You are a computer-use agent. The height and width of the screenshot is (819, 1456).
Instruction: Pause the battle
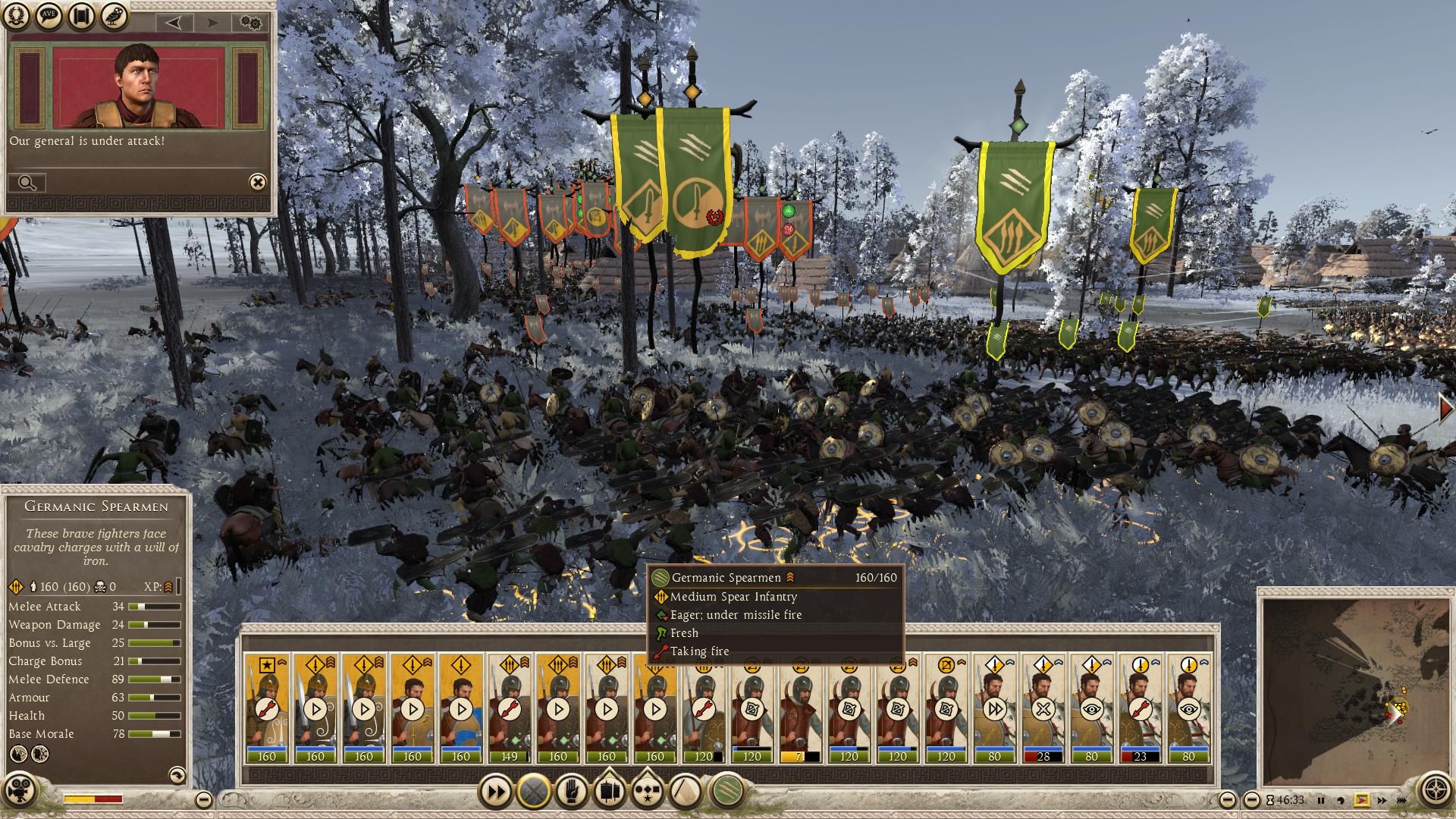[x=1320, y=800]
